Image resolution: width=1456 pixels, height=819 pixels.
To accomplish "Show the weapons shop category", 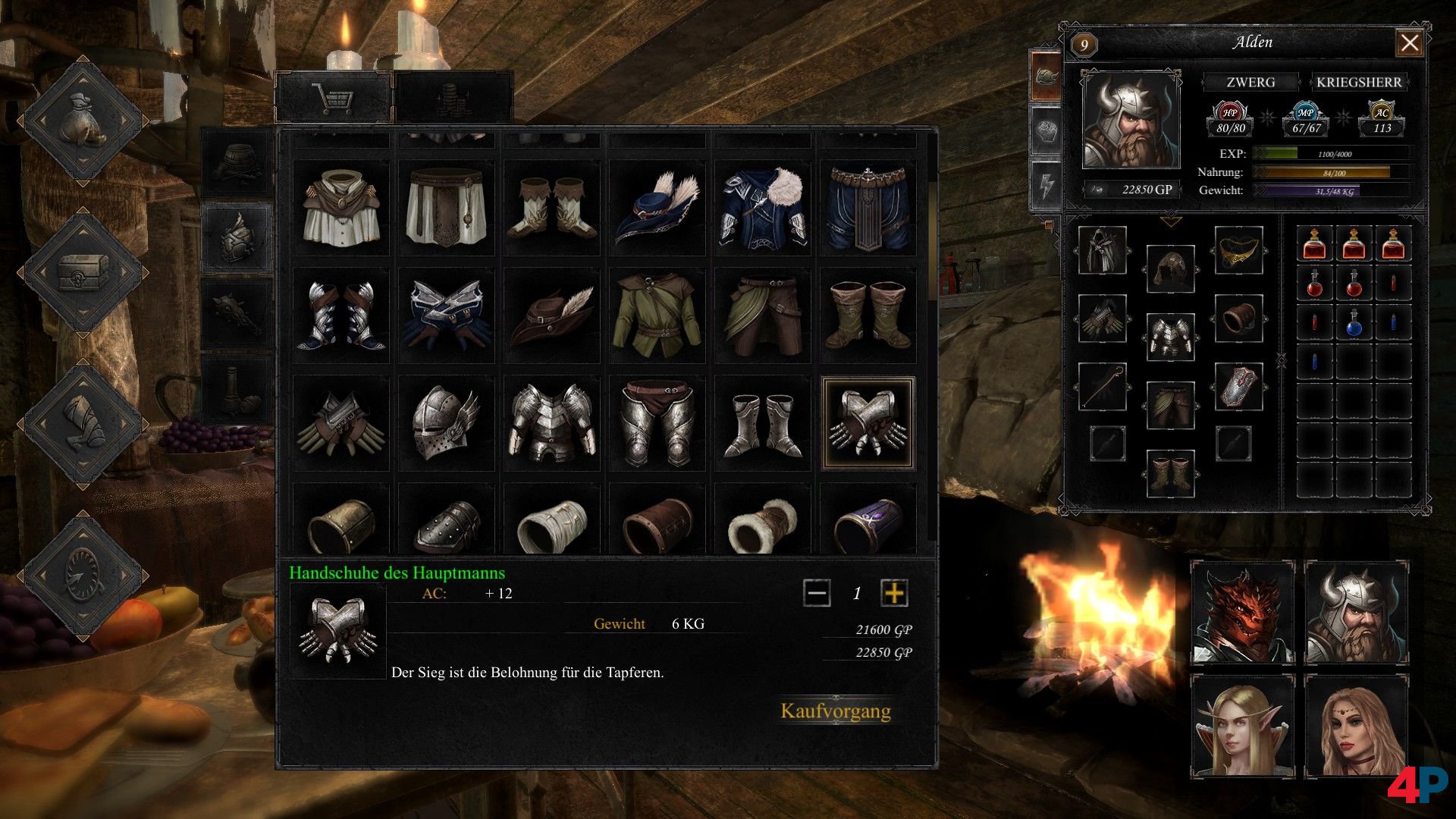I will click(x=237, y=314).
